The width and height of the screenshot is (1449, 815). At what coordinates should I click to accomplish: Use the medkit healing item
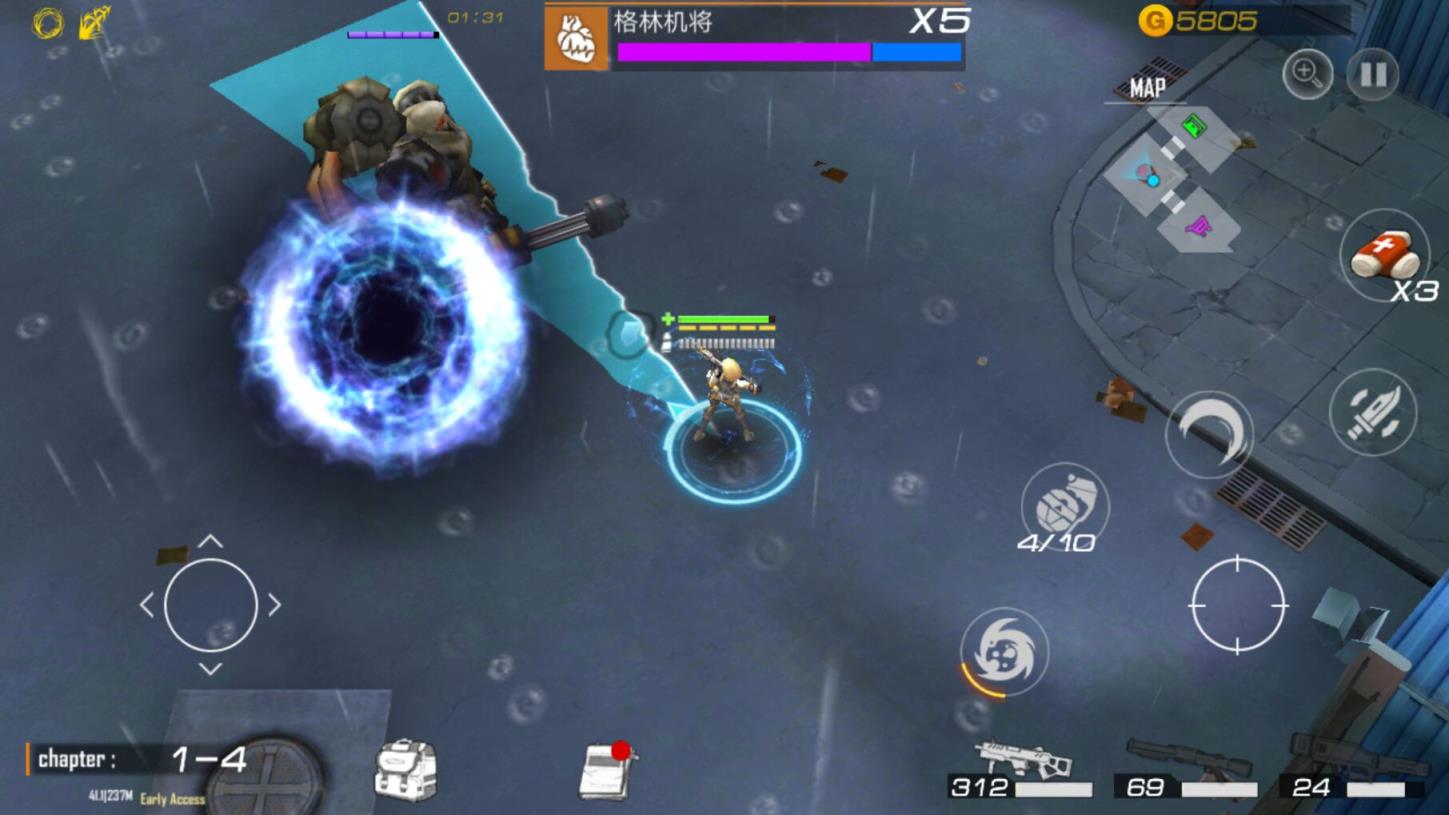point(1384,256)
